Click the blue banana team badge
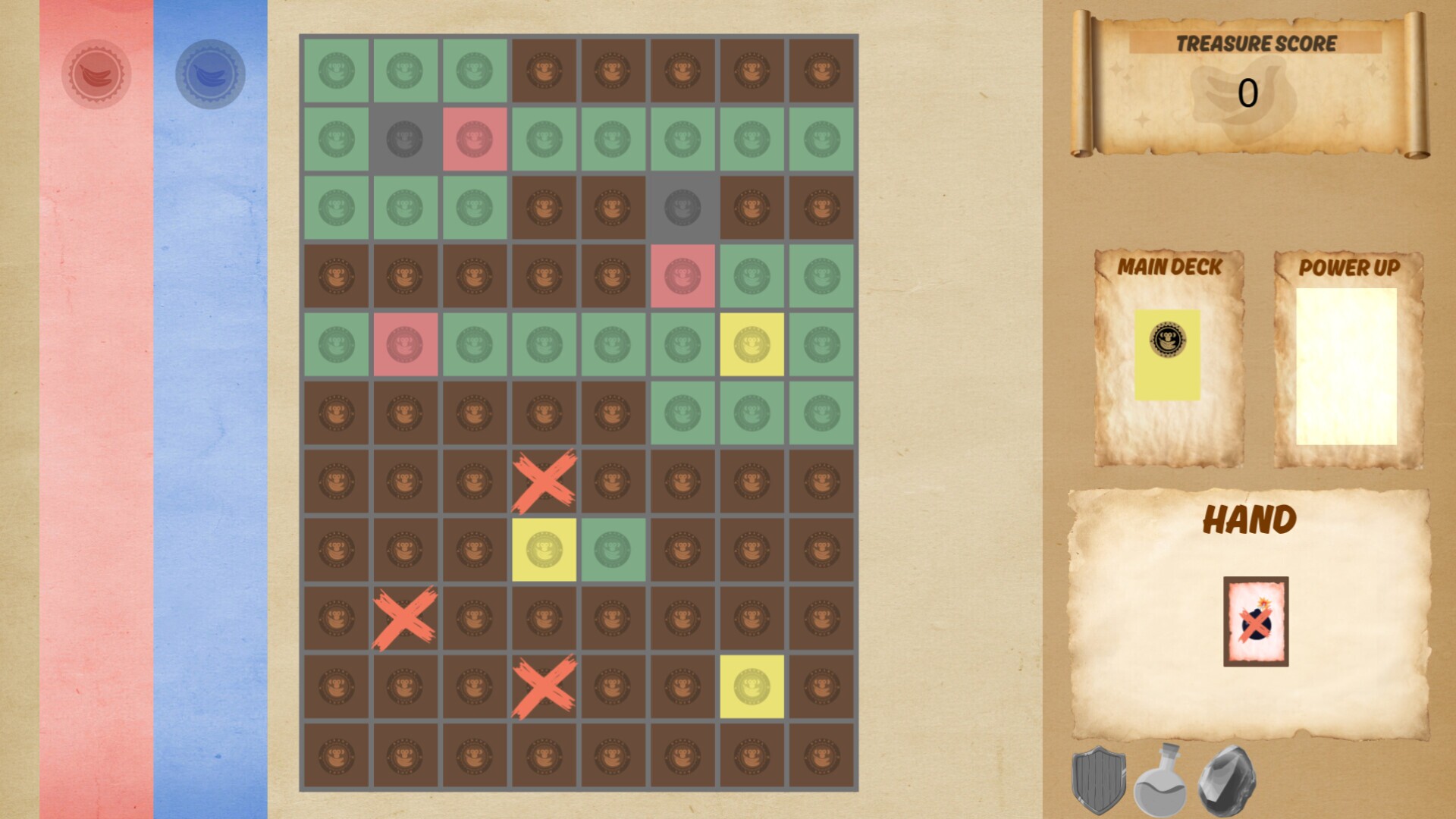The width and height of the screenshot is (1456, 819). coord(210,74)
